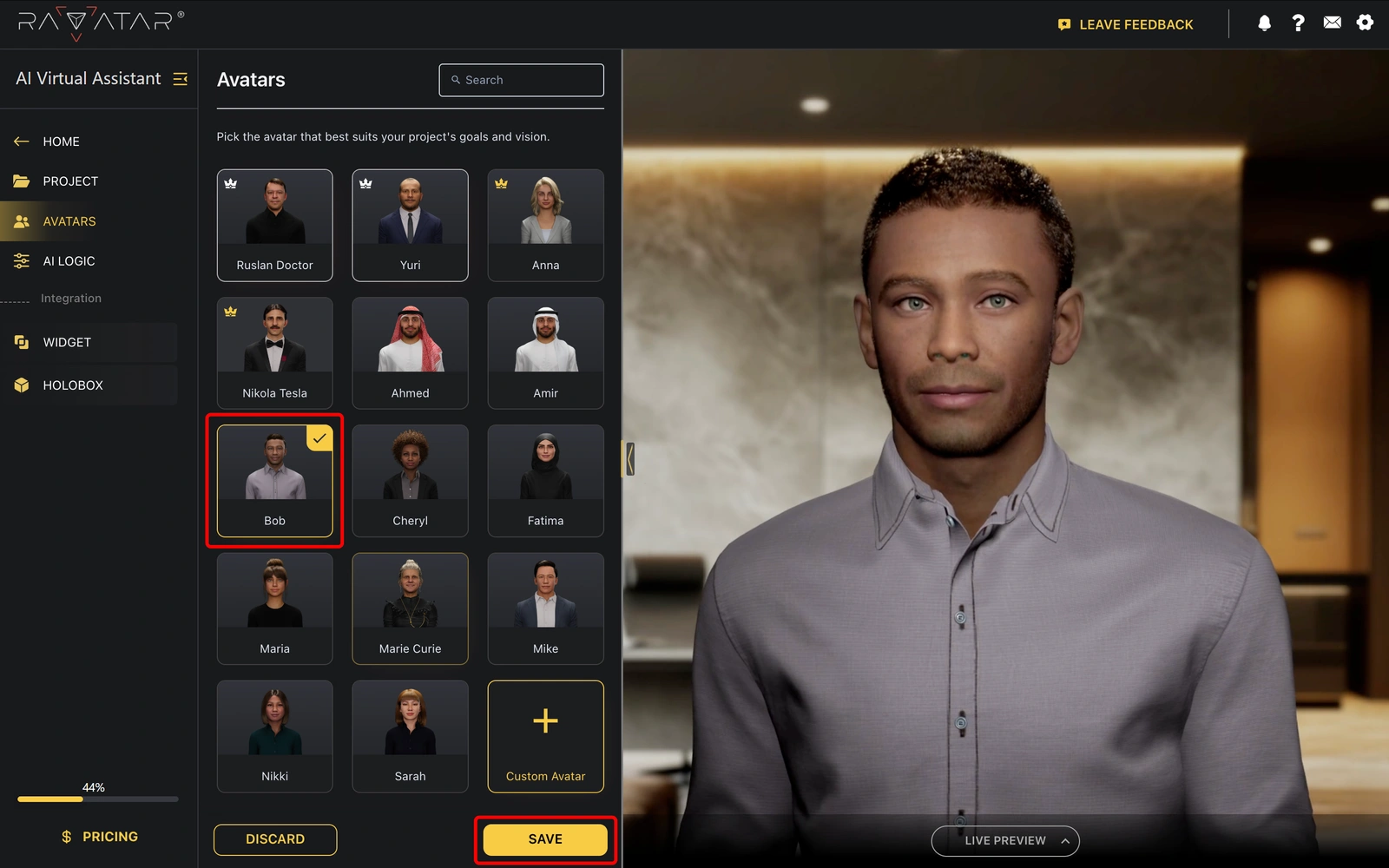Collapse the AI Virtual Assistant sidebar

180,79
